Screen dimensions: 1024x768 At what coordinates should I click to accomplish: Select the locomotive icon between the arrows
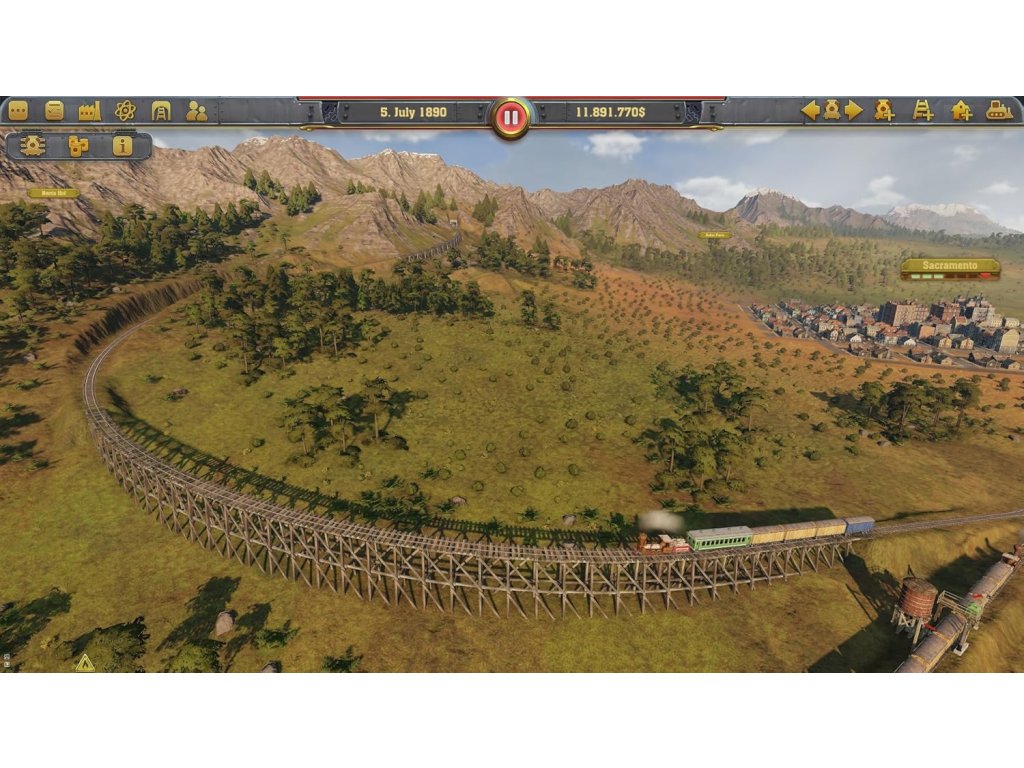[832, 111]
